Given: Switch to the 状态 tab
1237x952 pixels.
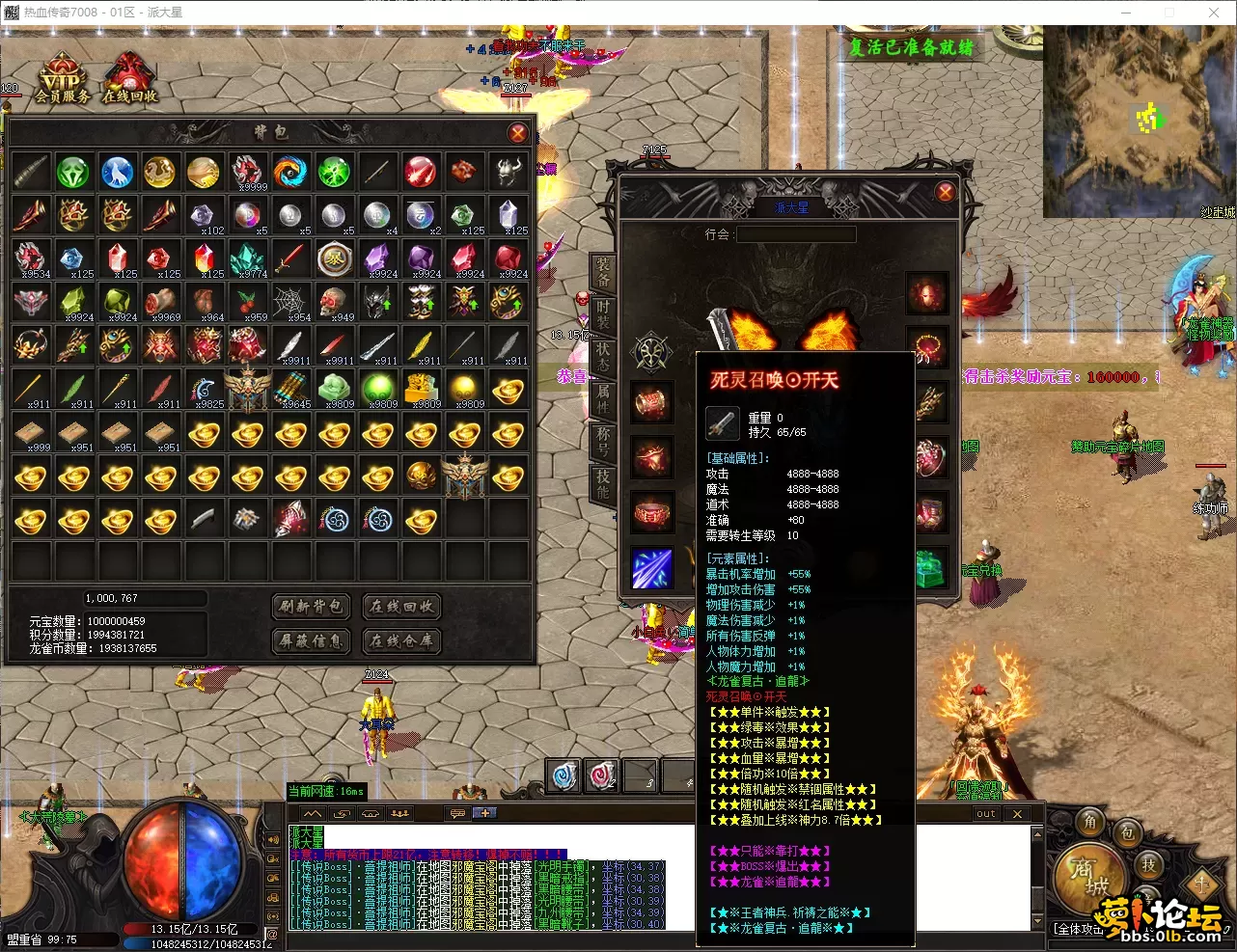Looking at the screenshot, I should point(603,354).
